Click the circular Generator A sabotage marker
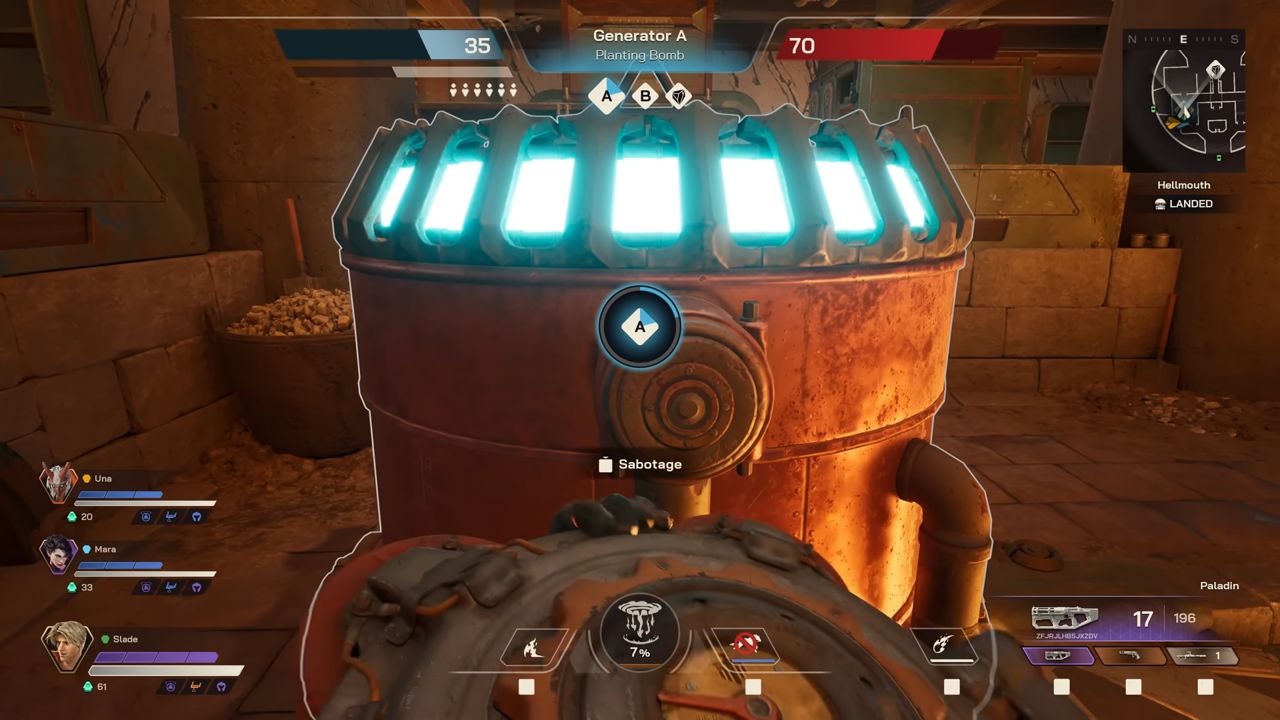1280x720 pixels. [x=640, y=326]
